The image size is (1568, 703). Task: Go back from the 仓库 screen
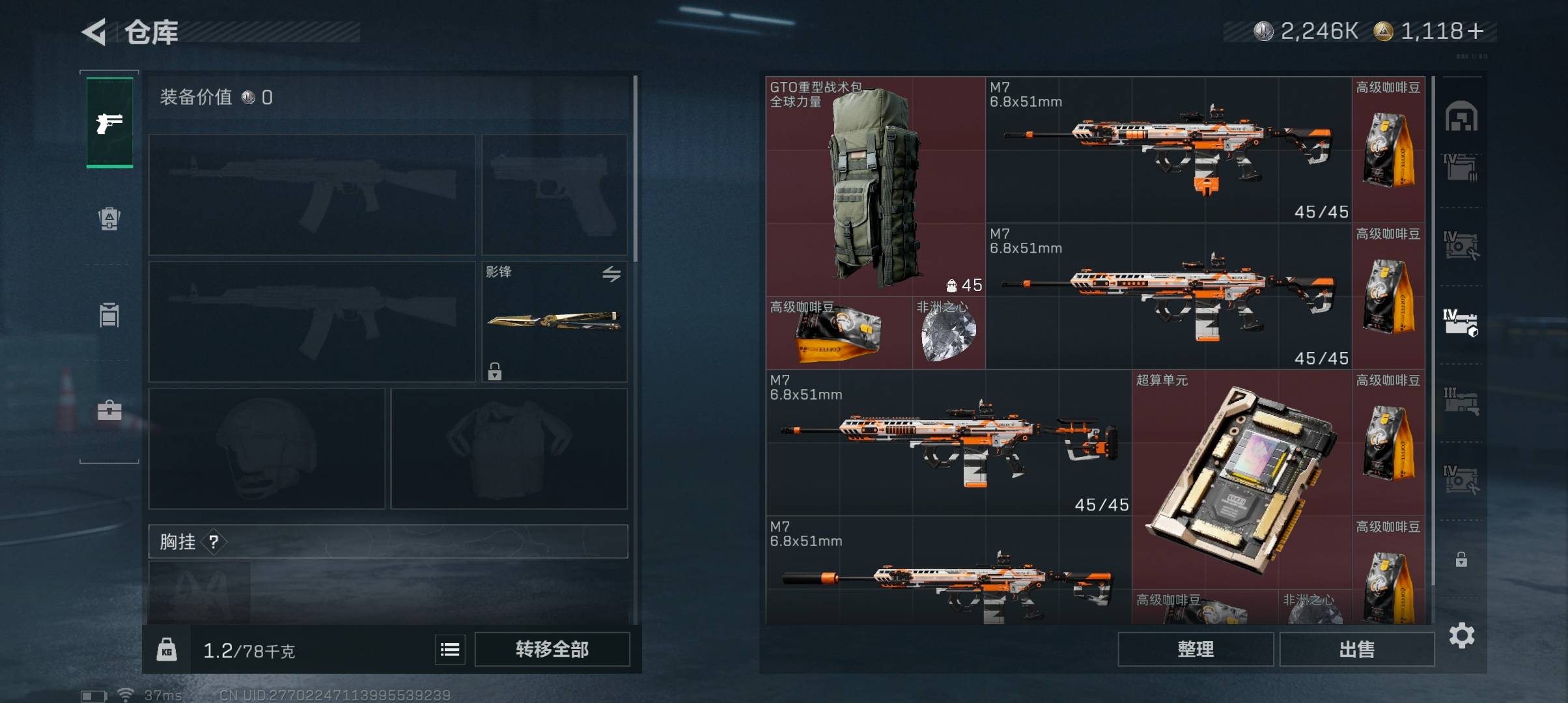click(94, 32)
